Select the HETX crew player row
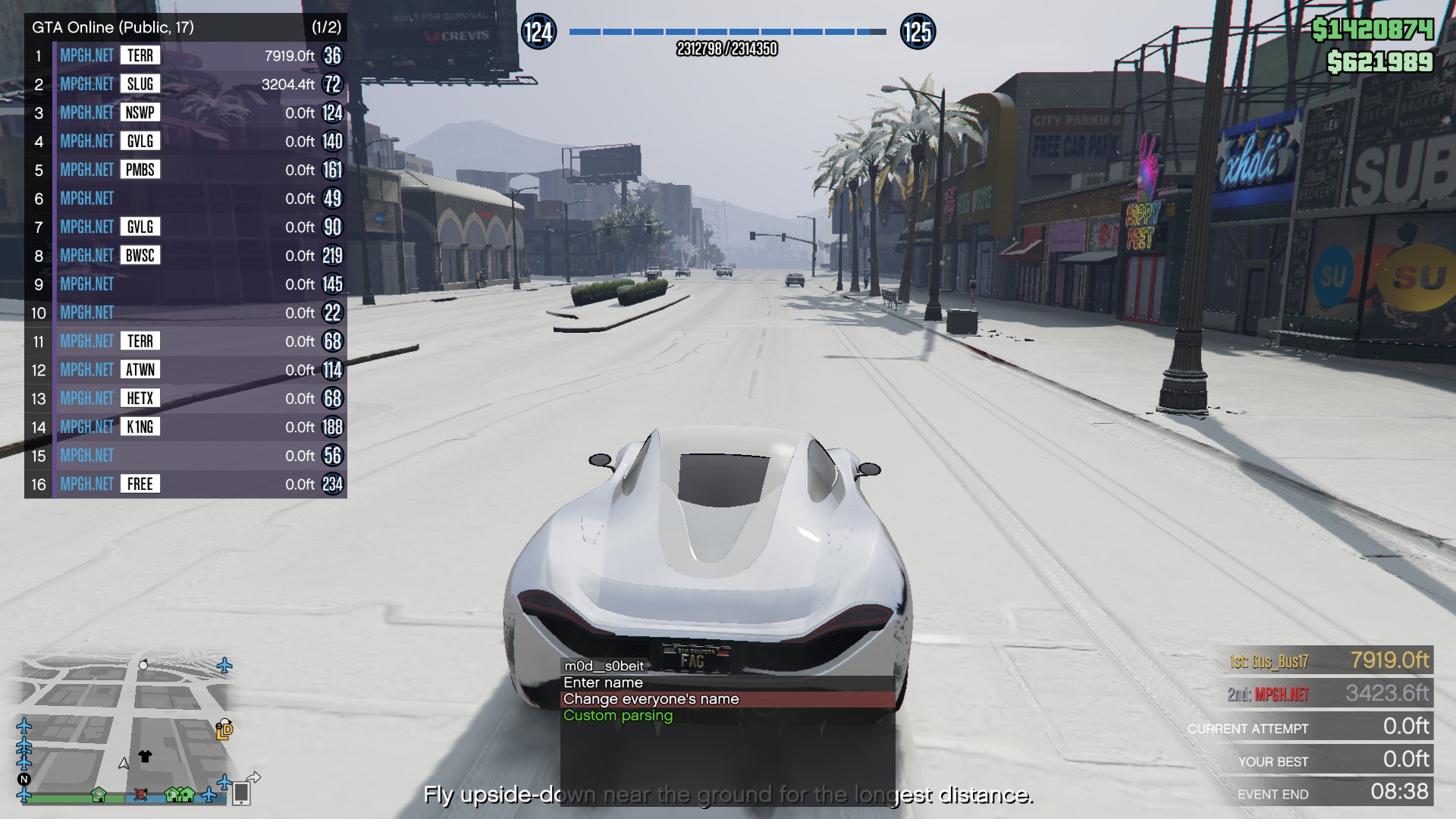1456x819 pixels. [x=185, y=398]
